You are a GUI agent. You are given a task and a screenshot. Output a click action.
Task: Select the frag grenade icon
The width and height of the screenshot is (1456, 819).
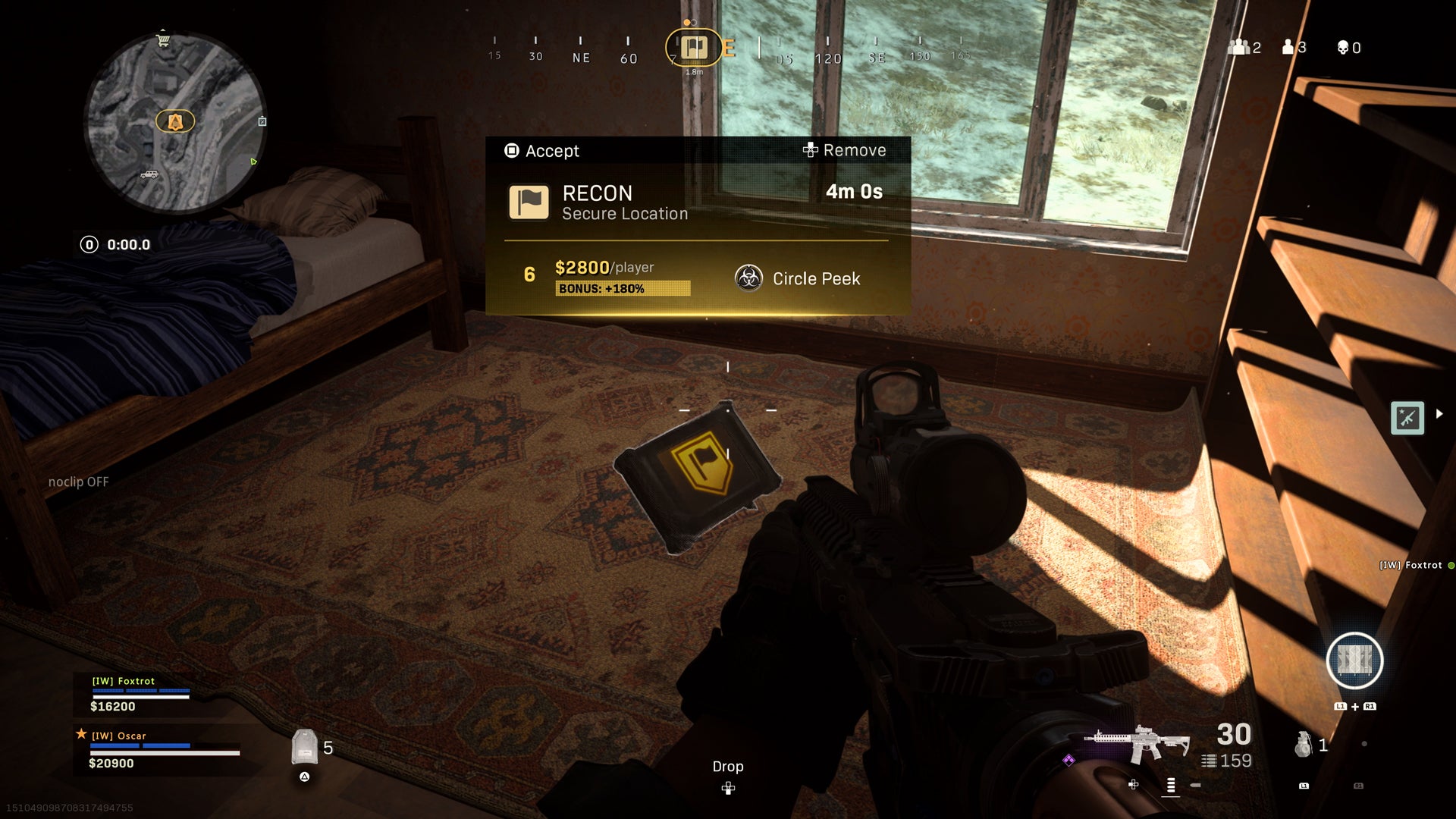tap(1303, 745)
